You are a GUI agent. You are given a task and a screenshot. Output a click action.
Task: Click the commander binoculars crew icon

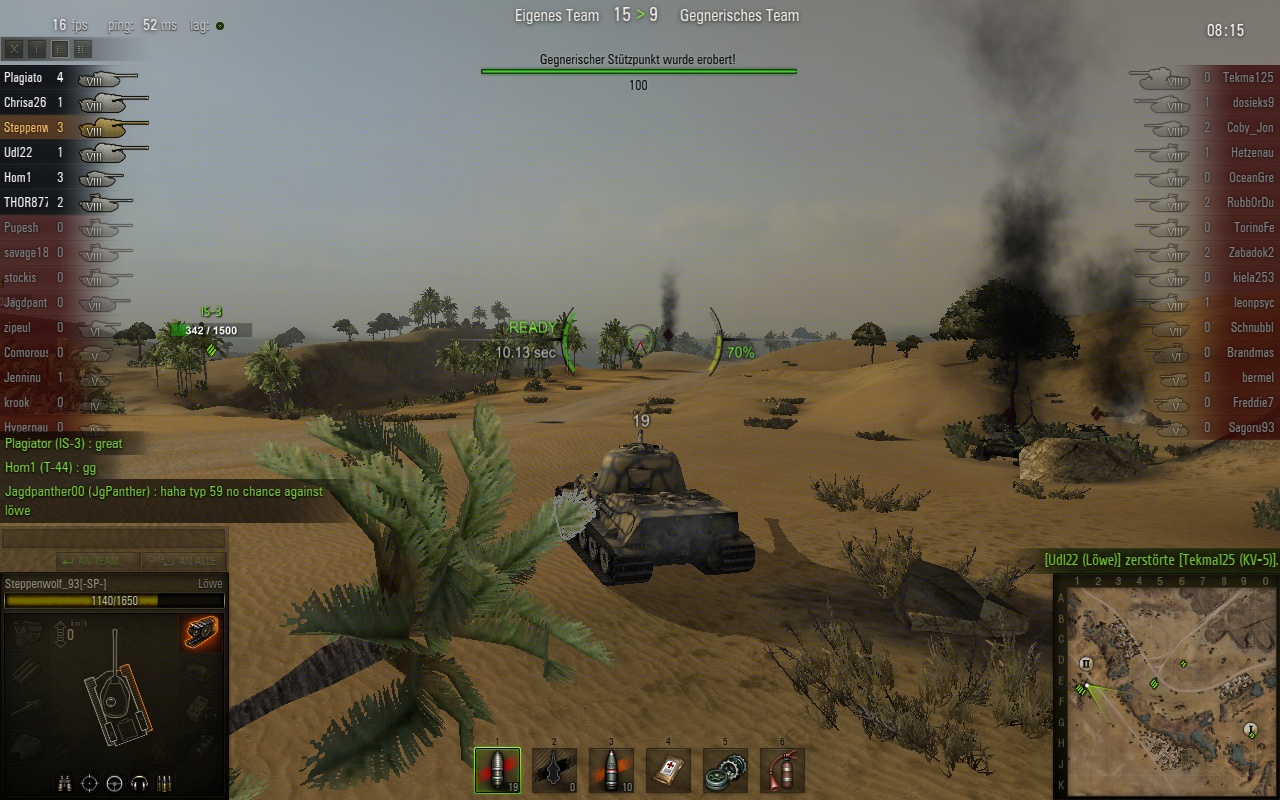tap(64, 783)
